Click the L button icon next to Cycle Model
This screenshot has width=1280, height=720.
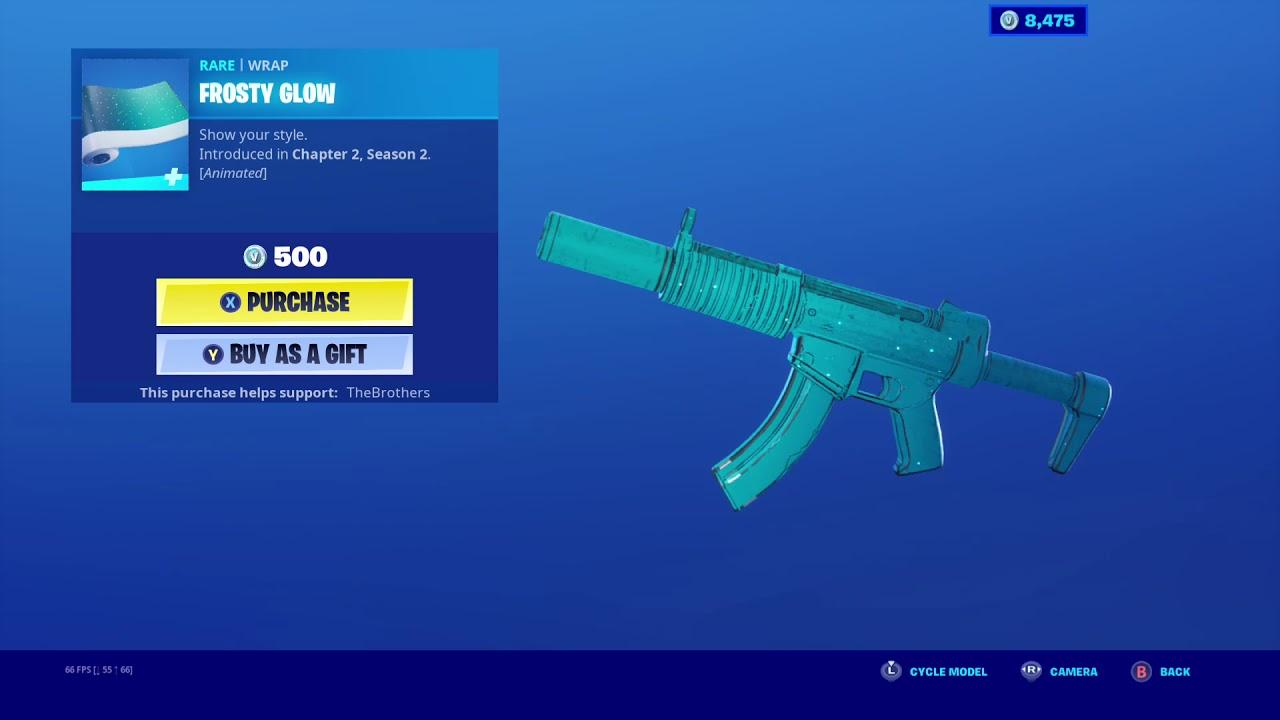[891, 671]
